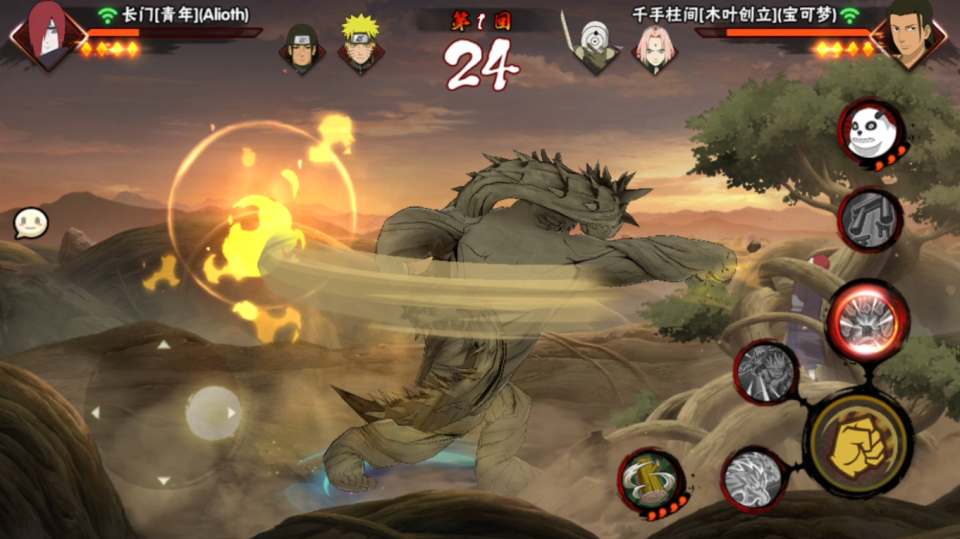This screenshot has width=960, height=539.
Task: Open the chat speech bubble
Action: [x=28, y=223]
